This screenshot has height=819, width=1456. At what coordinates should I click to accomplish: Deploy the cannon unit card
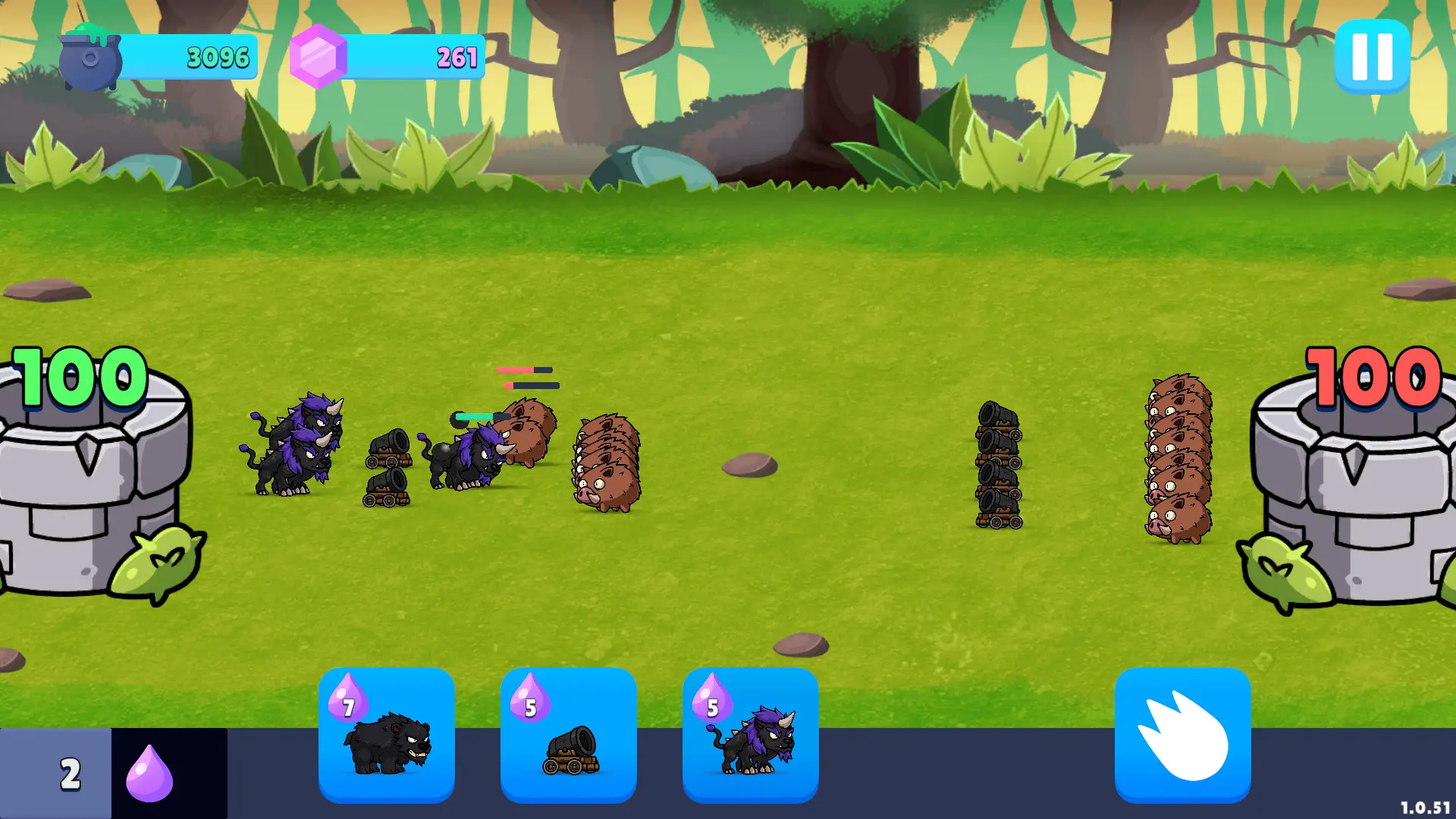(569, 734)
